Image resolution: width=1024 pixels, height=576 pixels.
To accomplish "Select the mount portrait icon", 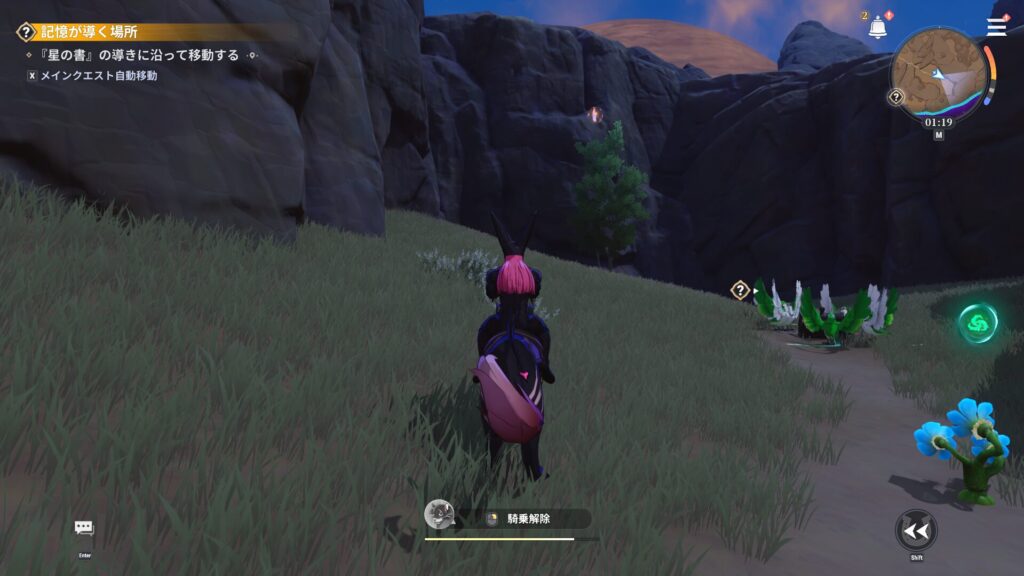I will (x=437, y=514).
